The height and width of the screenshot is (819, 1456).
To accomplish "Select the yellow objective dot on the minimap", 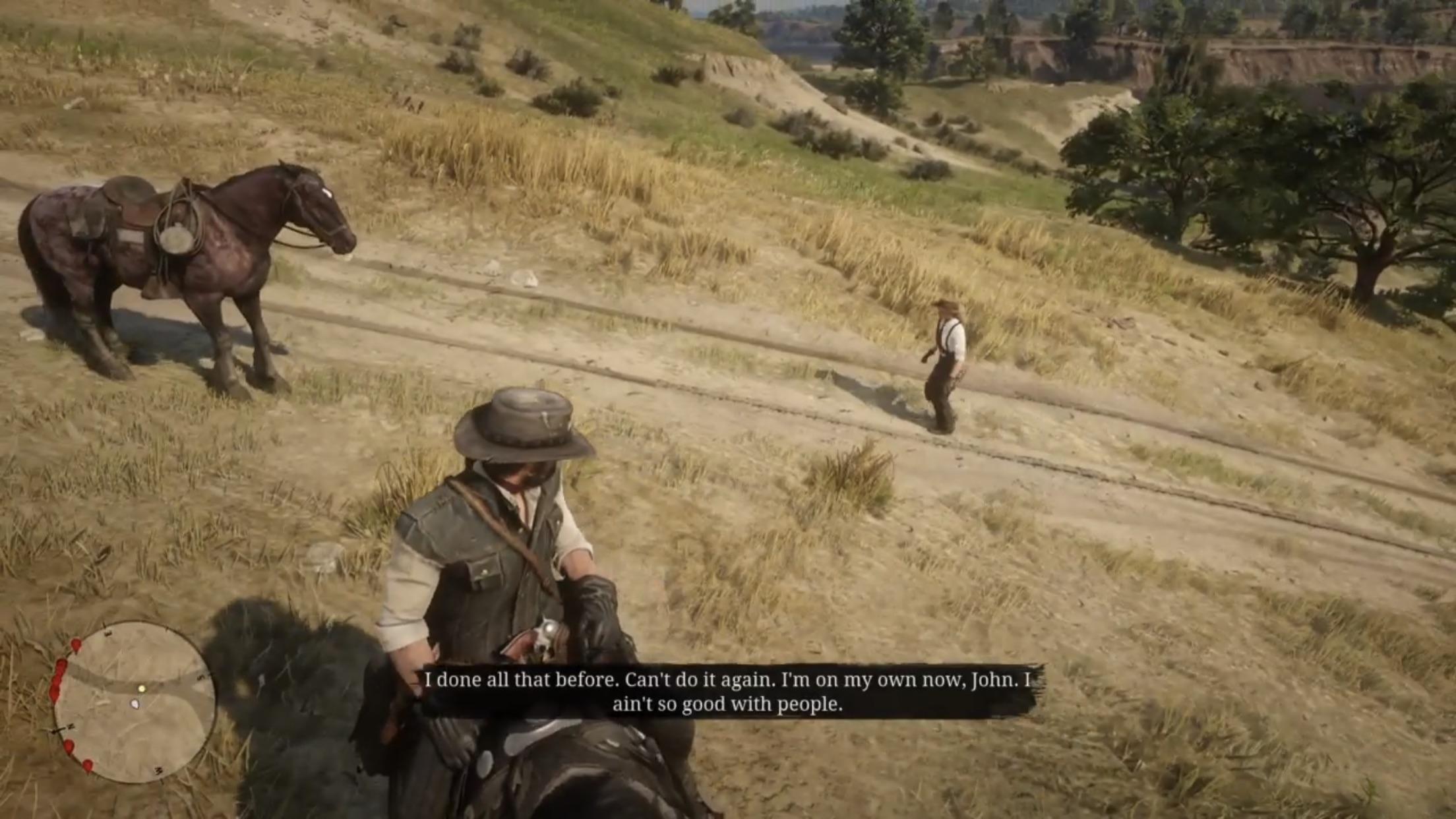I will click(x=142, y=688).
